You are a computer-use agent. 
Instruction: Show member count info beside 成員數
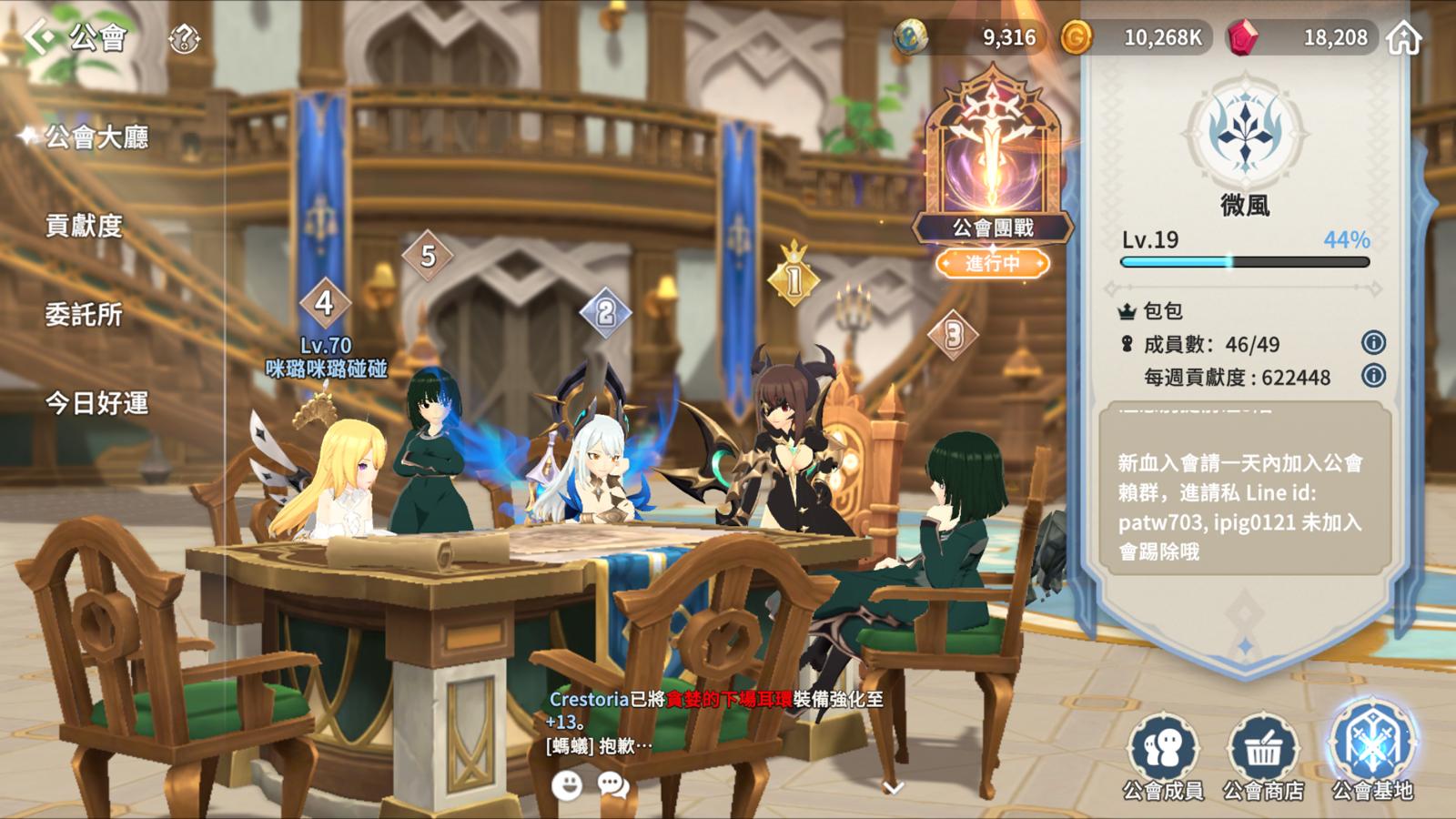click(1373, 343)
